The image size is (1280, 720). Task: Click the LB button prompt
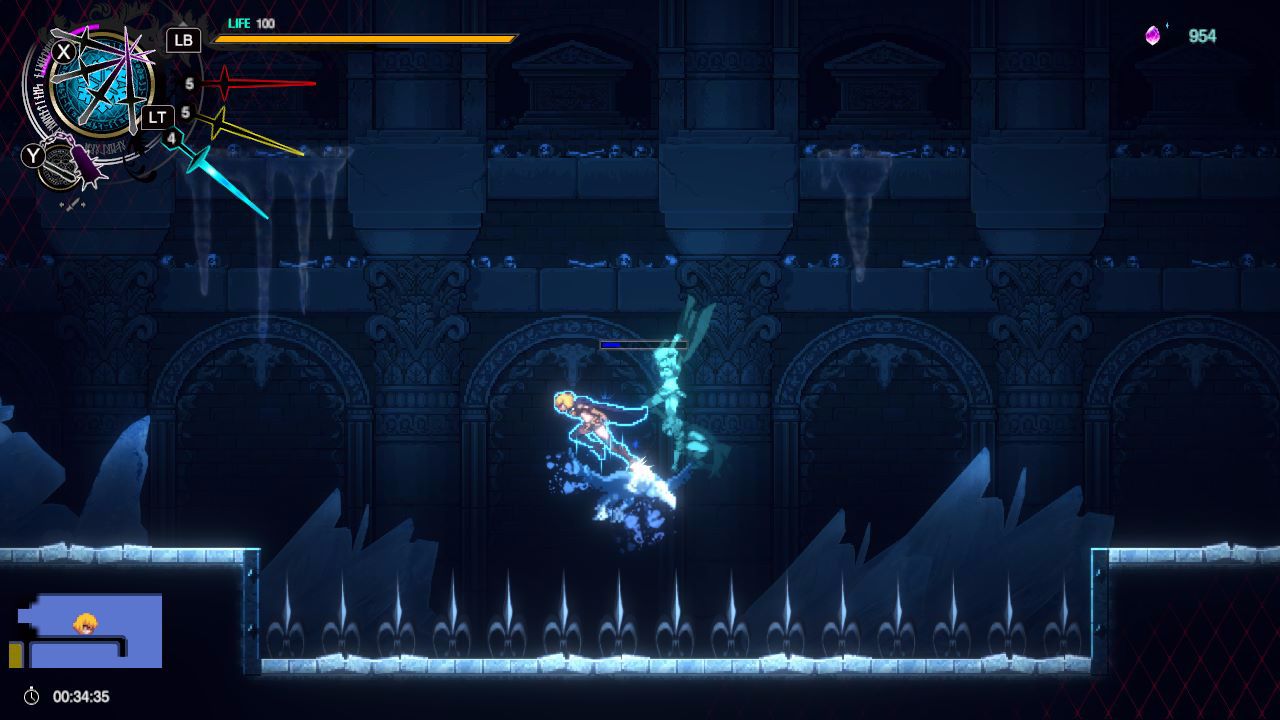[x=183, y=40]
